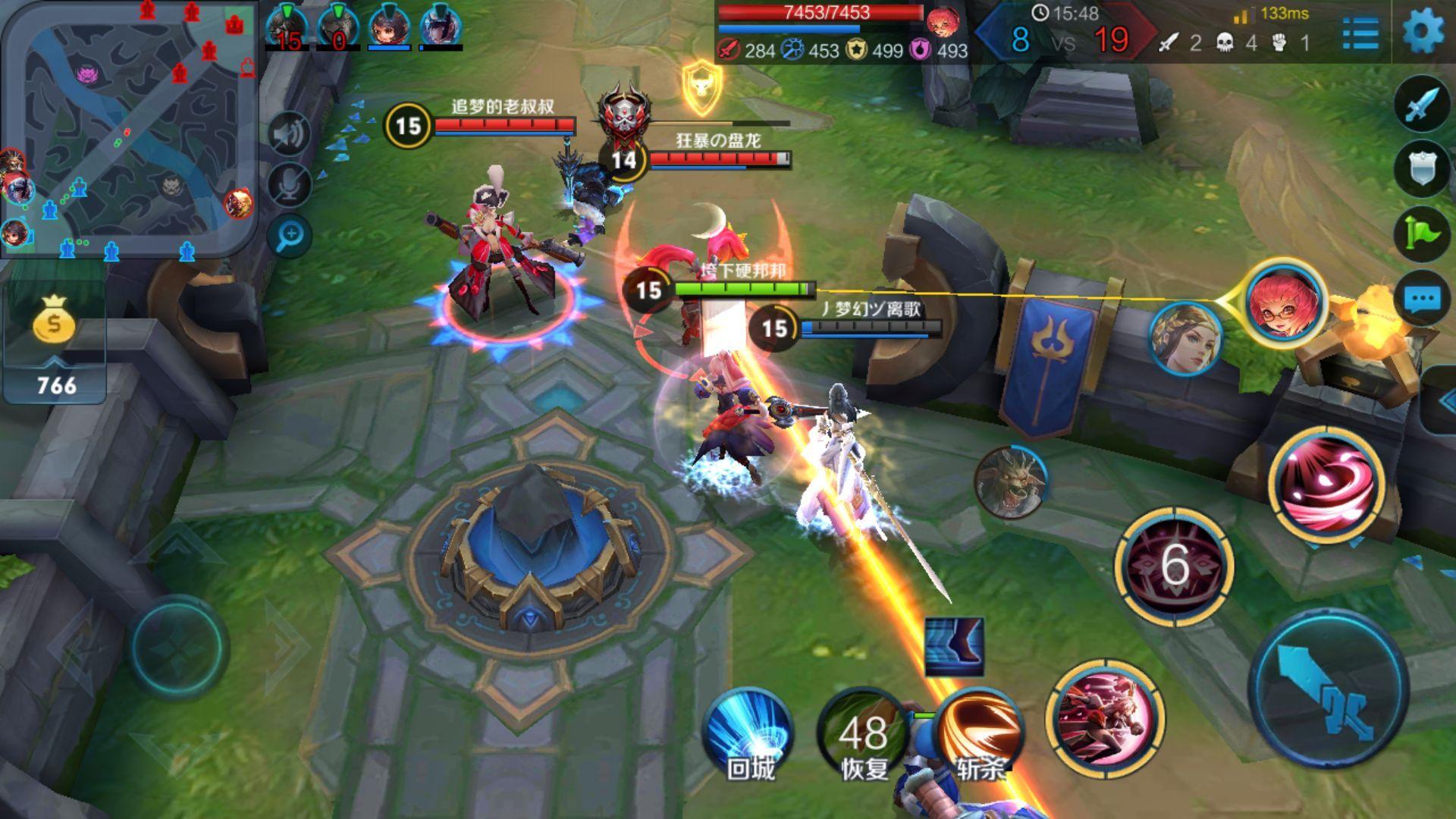Open the scoreboard list panel
The width and height of the screenshot is (1456, 819).
pyautogui.click(x=1360, y=33)
